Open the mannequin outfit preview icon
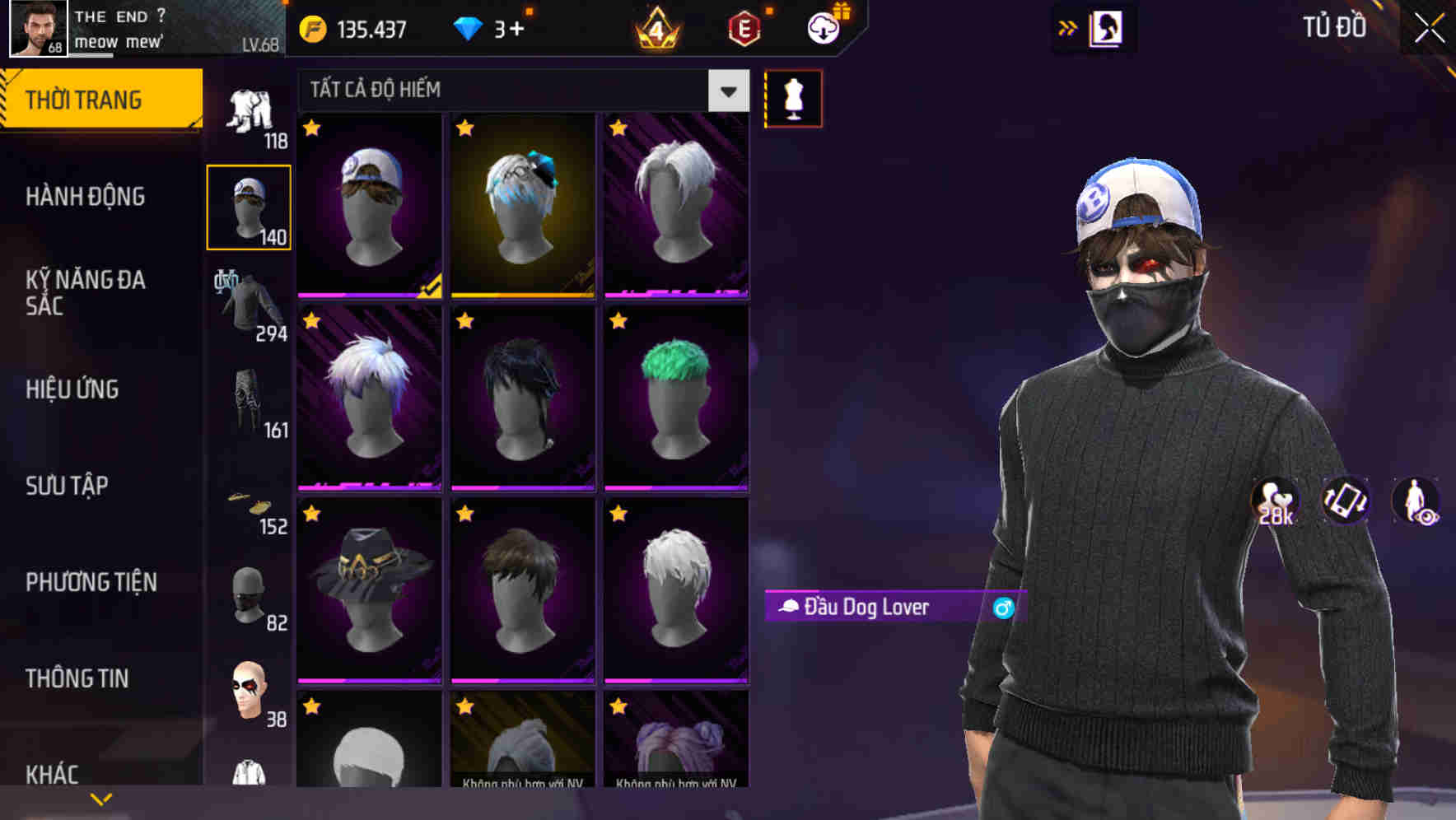The image size is (1456, 820). click(793, 97)
